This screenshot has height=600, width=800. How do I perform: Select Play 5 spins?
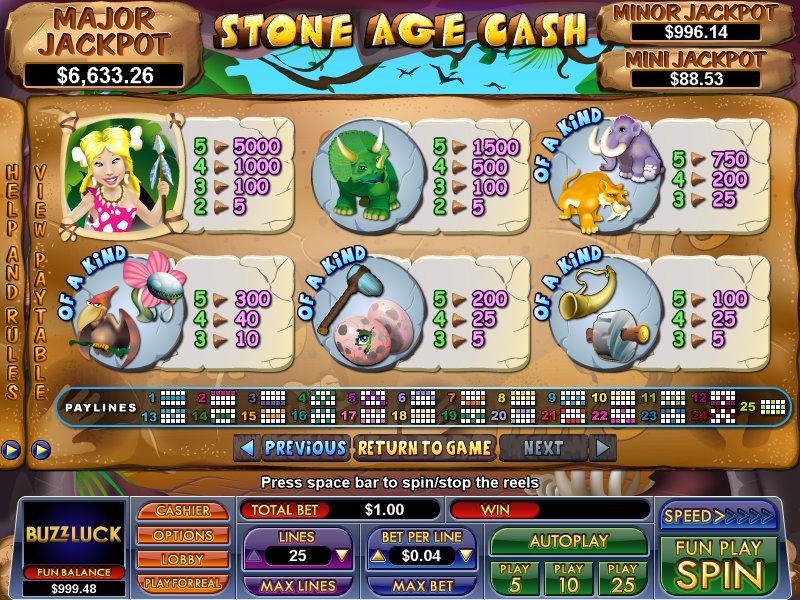pyautogui.click(x=514, y=578)
